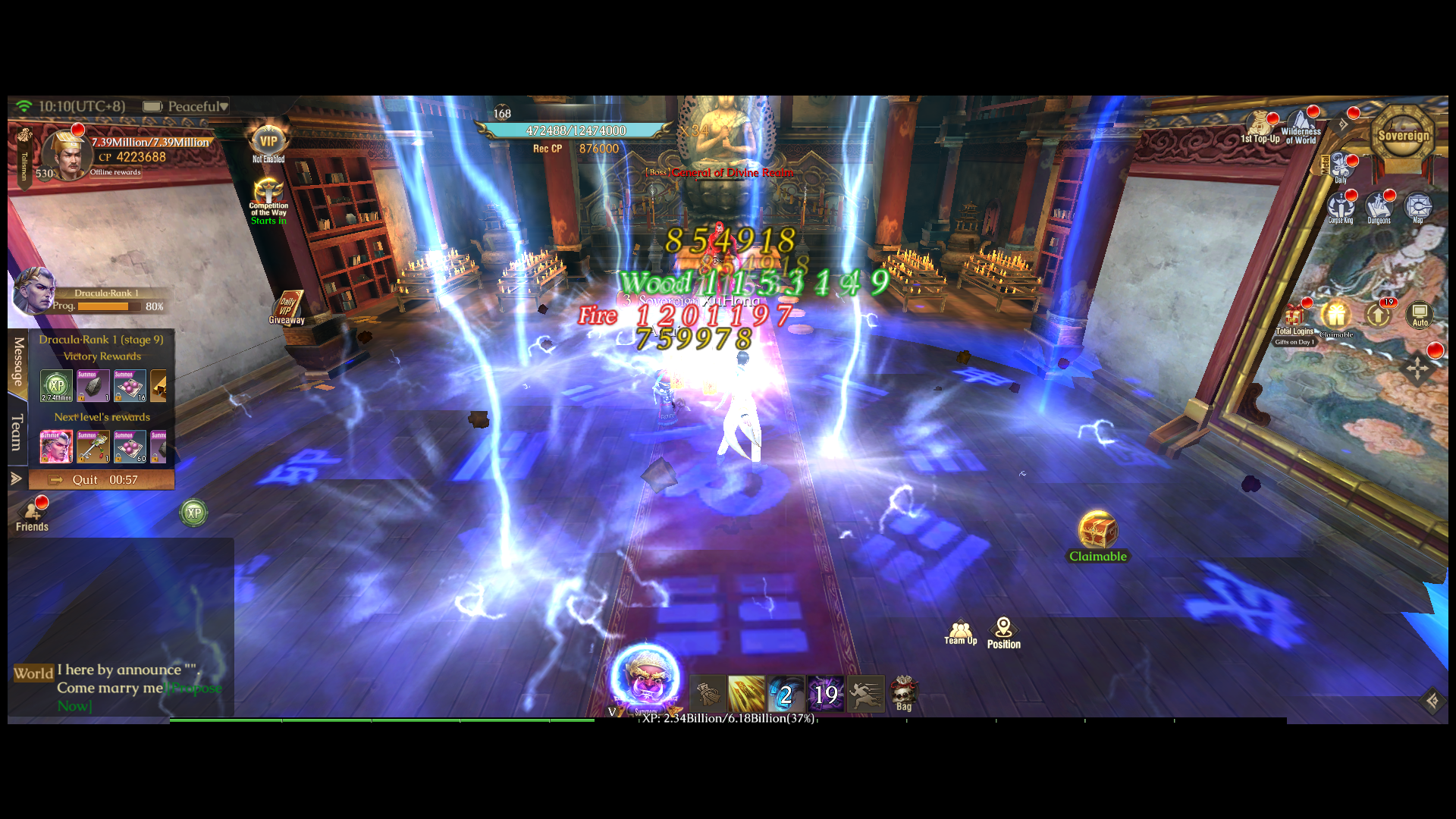The width and height of the screenshot is (1456, 819).
Task: Open the Map icon
Action: 1417,206
